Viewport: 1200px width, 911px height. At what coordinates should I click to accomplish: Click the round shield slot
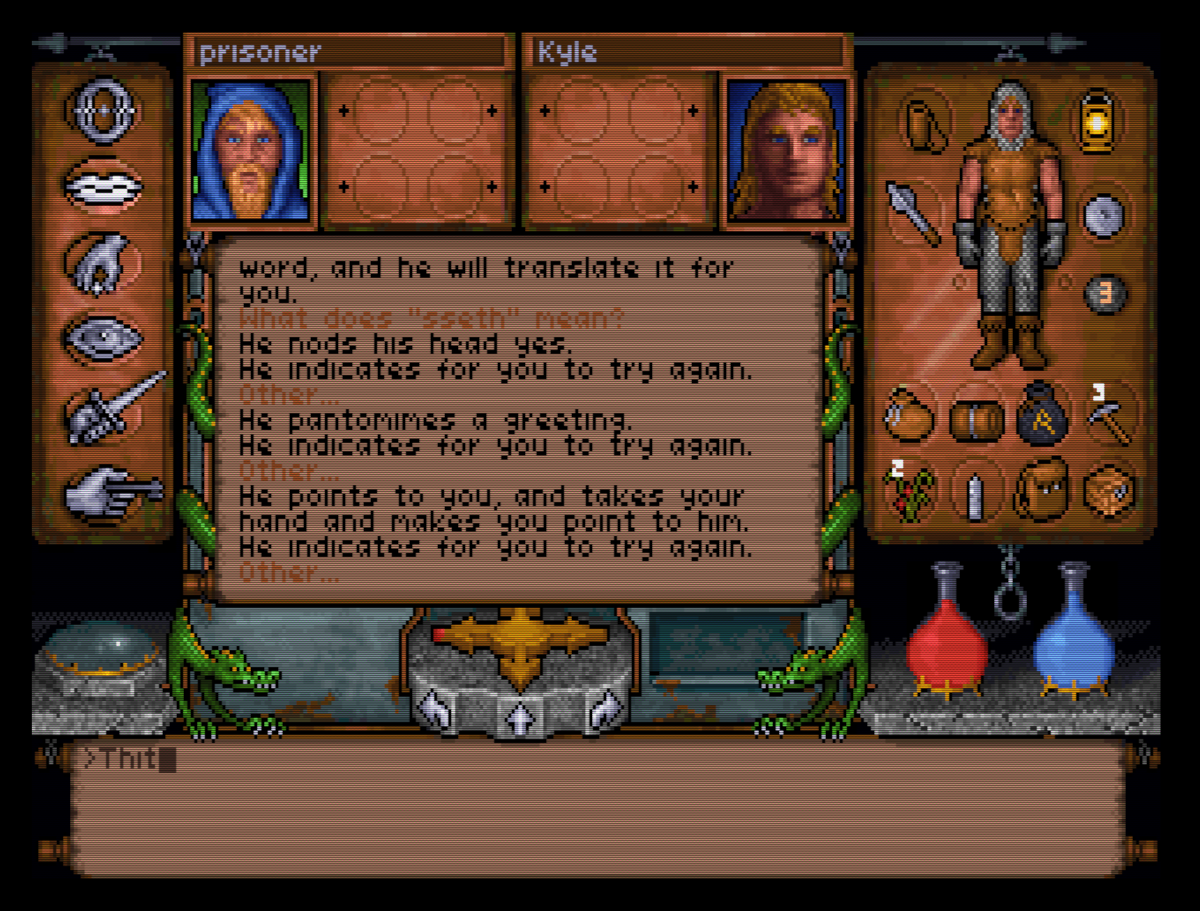tap(1104, 216)
